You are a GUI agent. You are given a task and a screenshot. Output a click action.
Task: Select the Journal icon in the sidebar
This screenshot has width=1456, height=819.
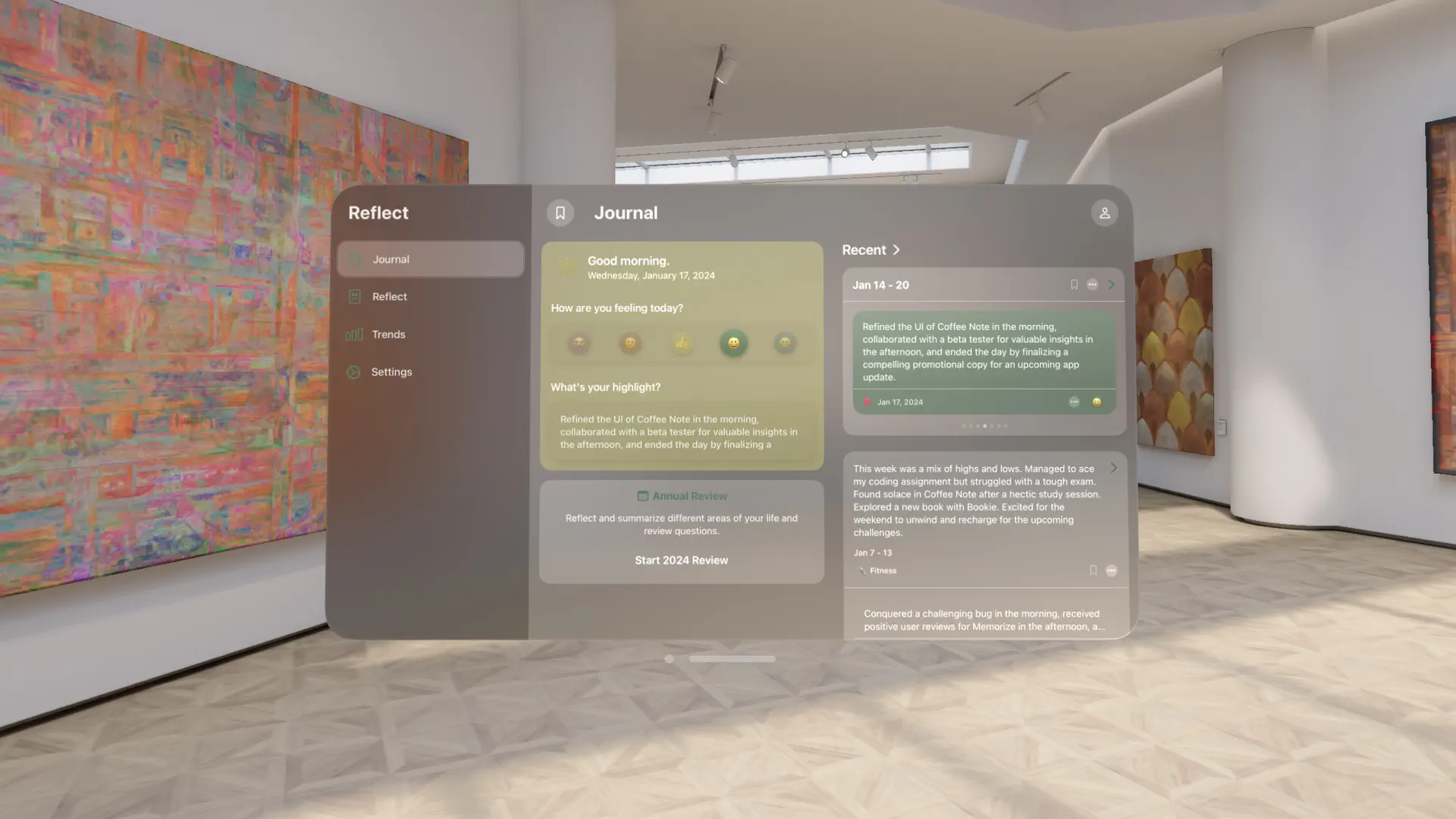(354, 259)
